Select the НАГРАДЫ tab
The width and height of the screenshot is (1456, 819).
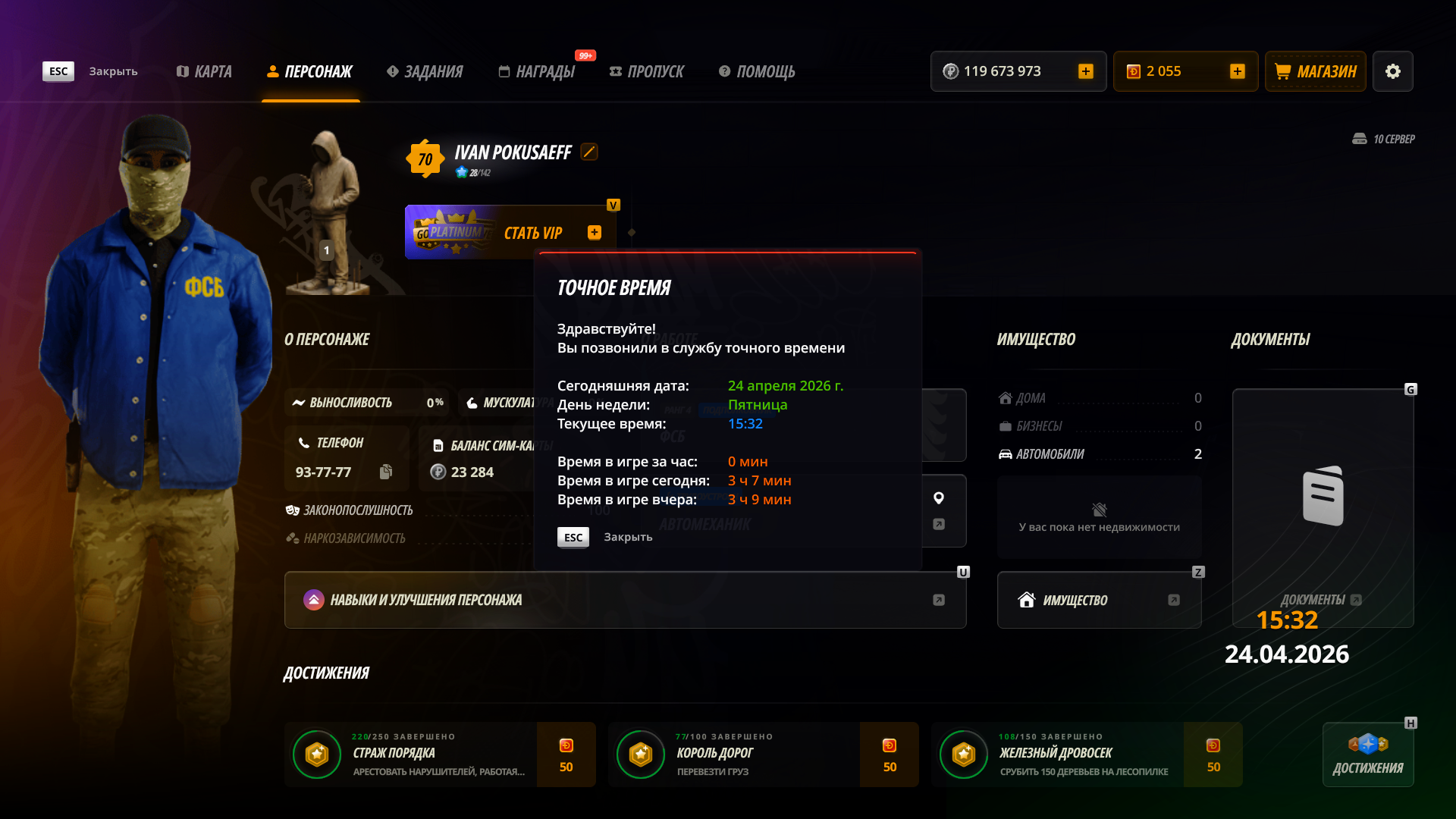coord(537,71)
